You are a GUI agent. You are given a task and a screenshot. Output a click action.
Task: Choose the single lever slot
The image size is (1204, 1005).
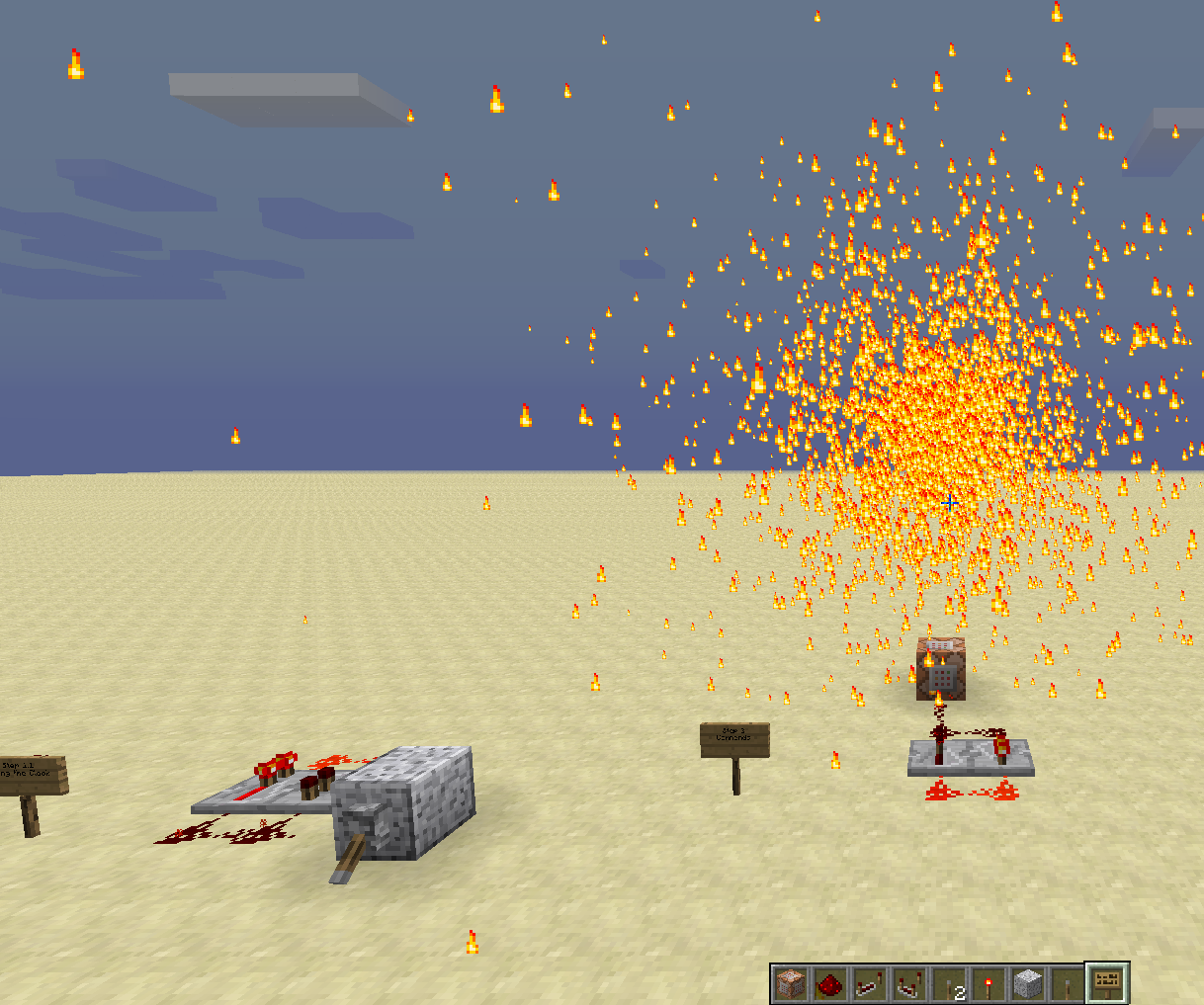coord(1068,984)
